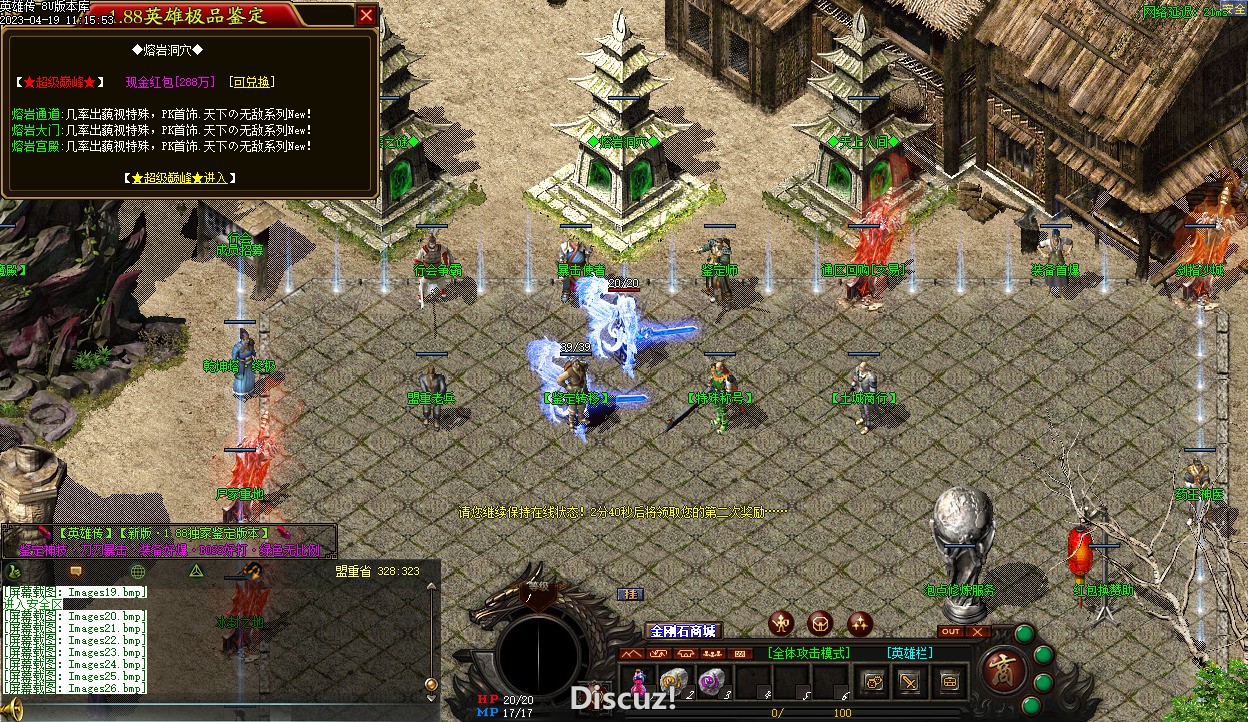Click the dice icon button
Image resolution: width=1248 pixels, height=722 pixels.
click(873, 682)
